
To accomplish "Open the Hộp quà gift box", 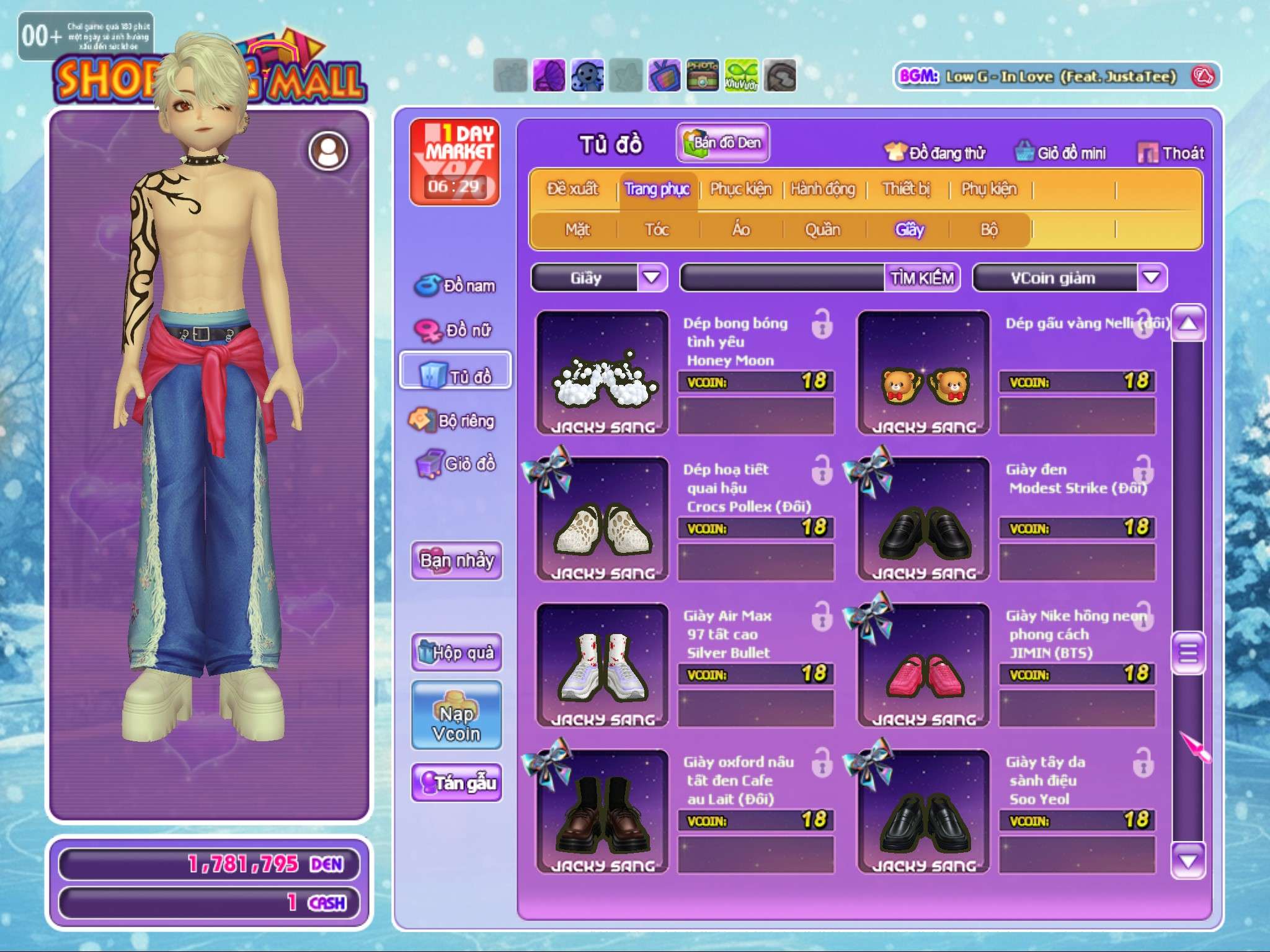I will coord(456,652).
